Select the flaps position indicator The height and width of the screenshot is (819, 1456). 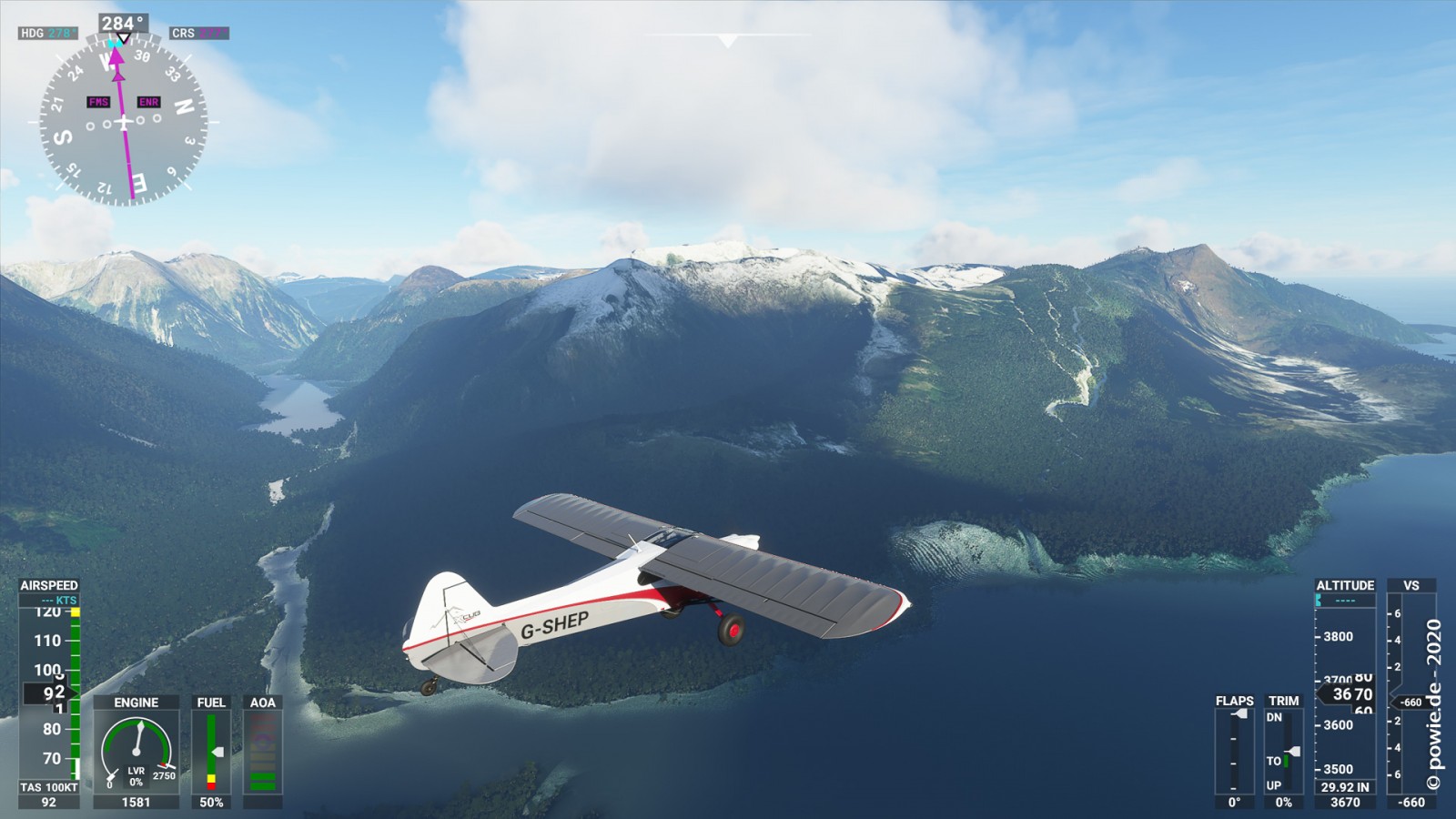click(1234, 751)
